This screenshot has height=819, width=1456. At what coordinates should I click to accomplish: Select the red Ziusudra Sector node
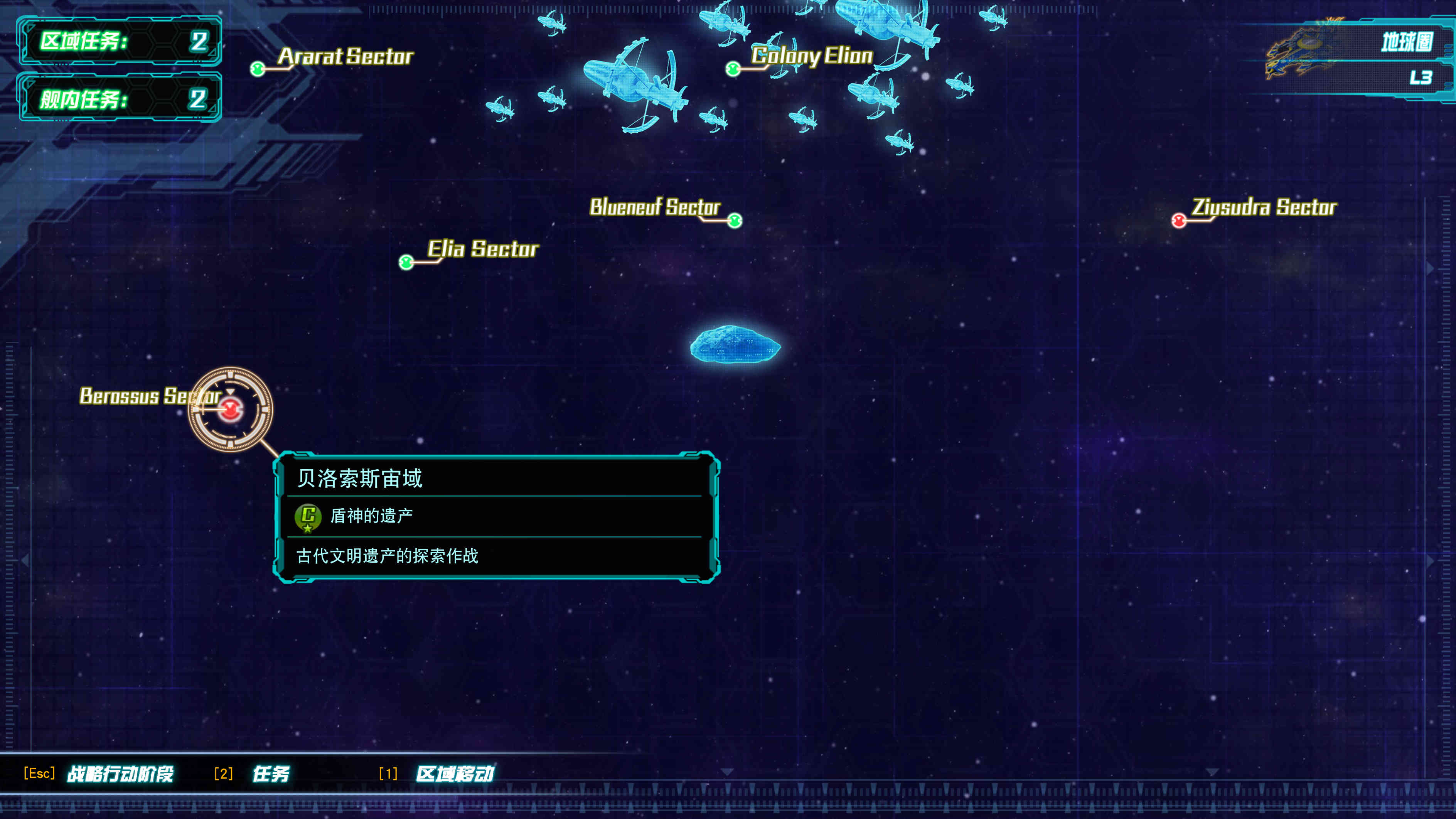tap(1178, 220)
